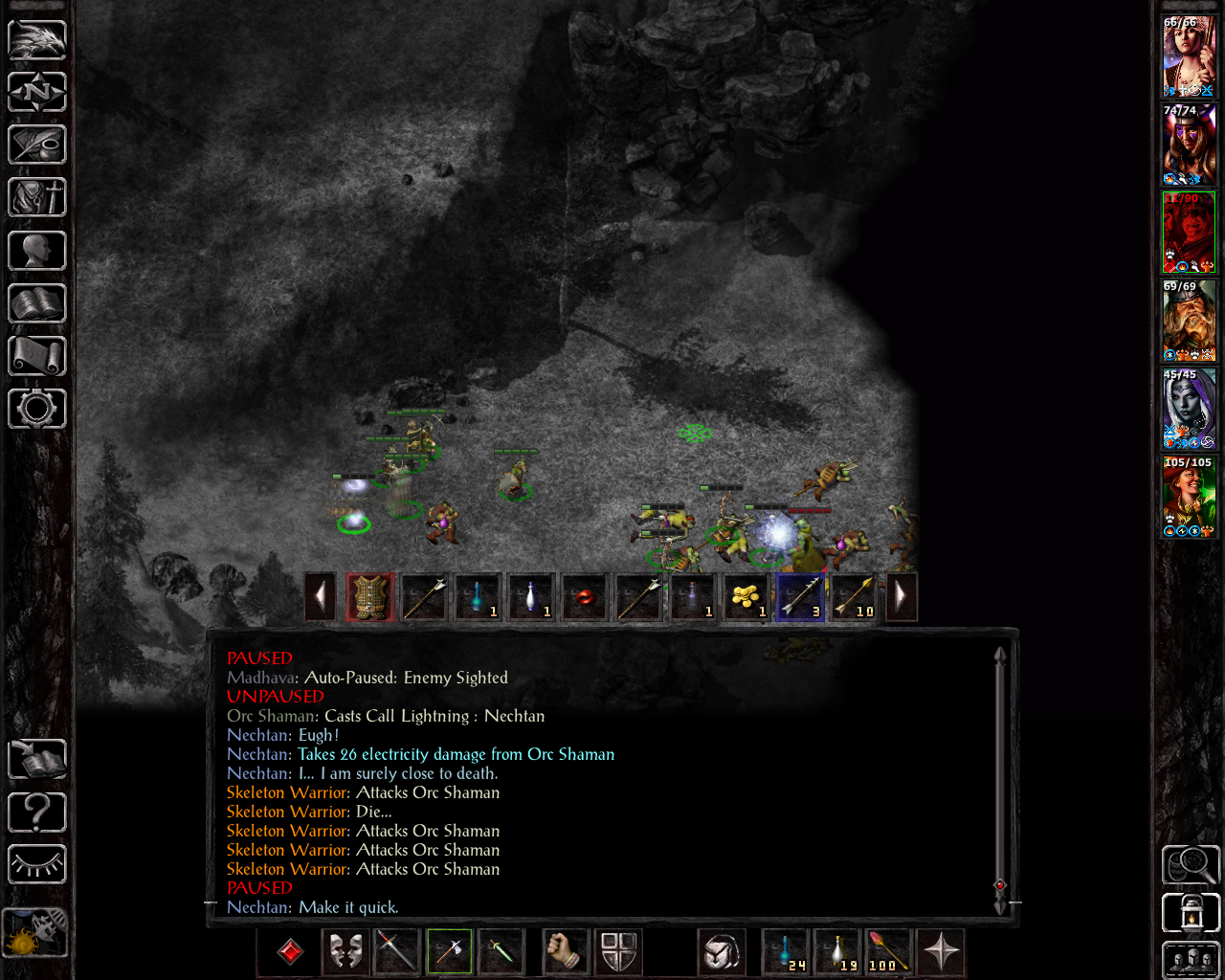Viewport: 1225px width, 980px height.
Task: Open the character record head icon
Action: [37, 251]
